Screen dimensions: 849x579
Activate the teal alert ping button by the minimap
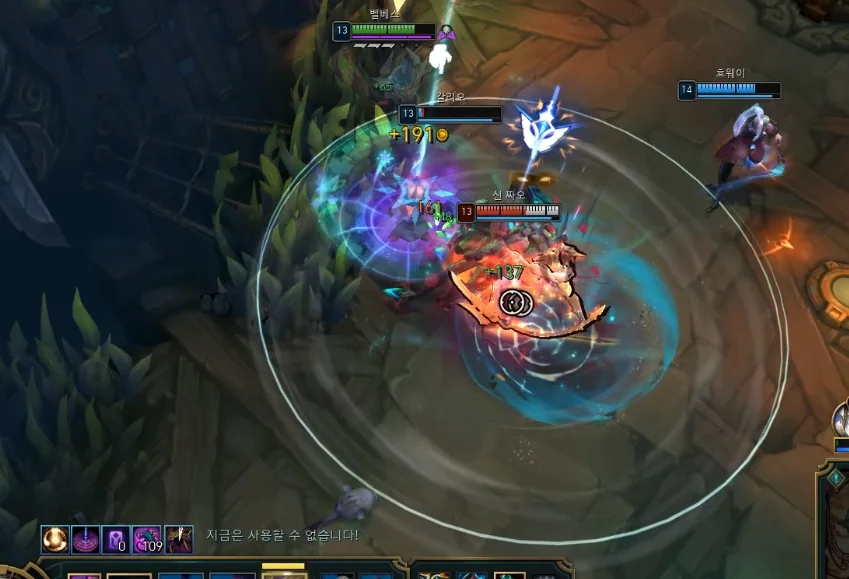click(x=835, y=478)
